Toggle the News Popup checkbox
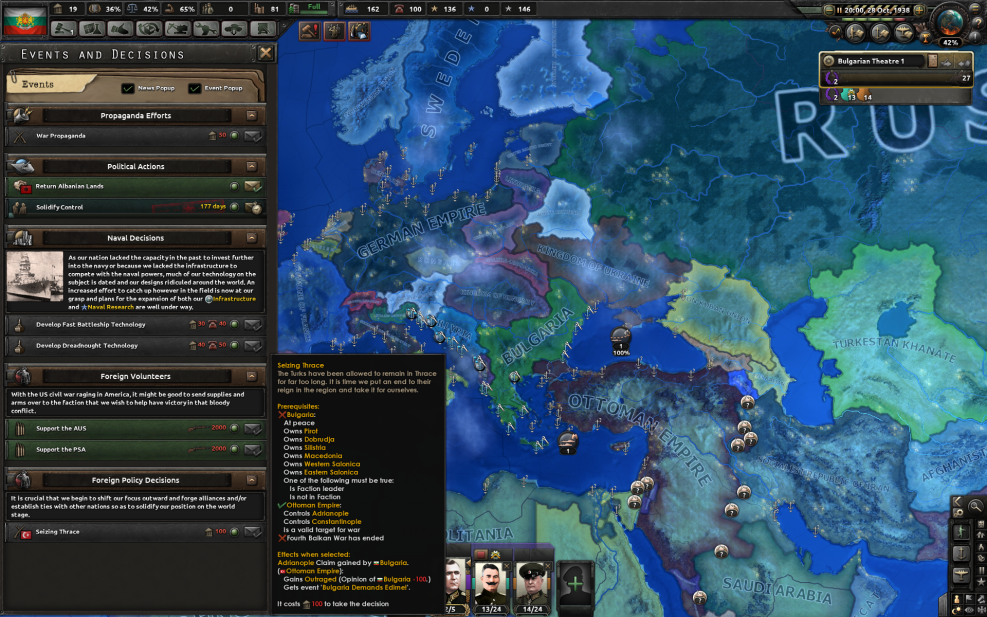The height and width of the screenshot is (617, 987). (128, 88)
